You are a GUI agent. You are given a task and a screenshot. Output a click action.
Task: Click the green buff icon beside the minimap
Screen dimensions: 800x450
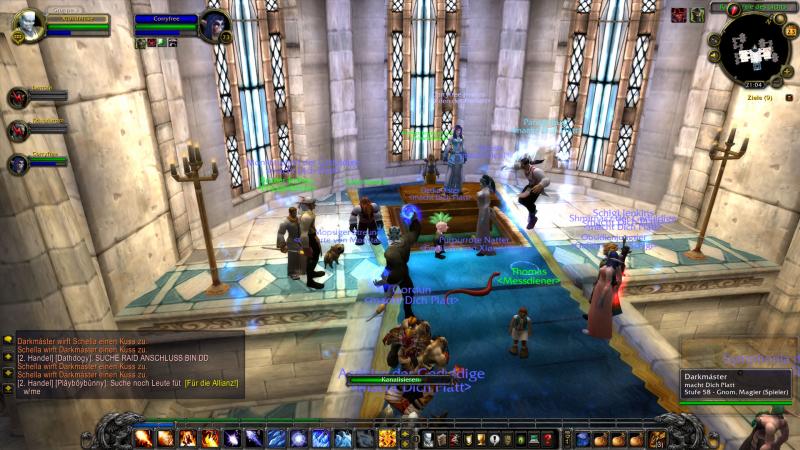point(697,15)
